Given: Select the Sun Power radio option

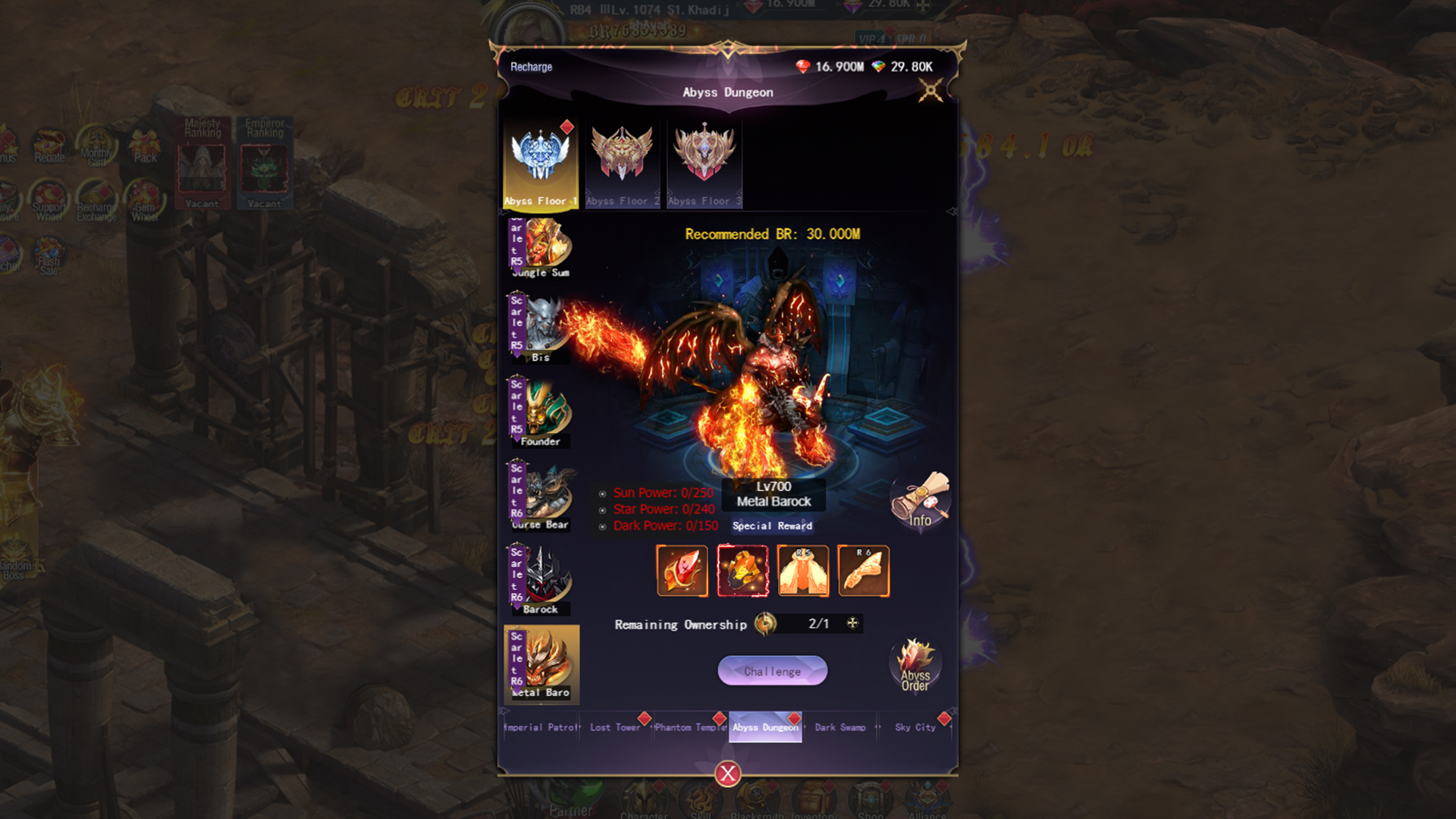Looking at the screenshot, I should [603, 493].
